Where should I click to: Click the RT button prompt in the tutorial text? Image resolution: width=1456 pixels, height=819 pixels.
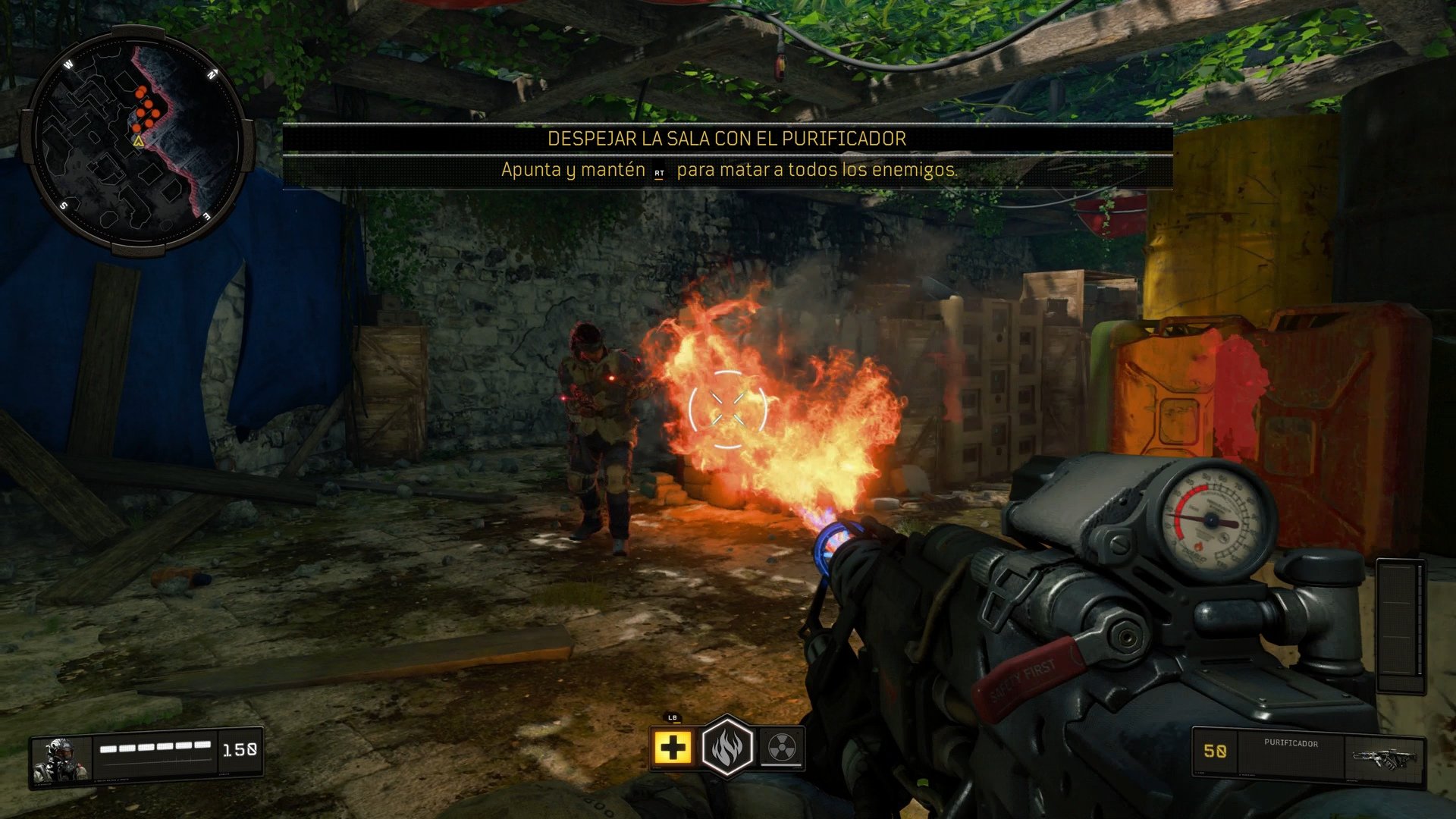(659, 173)
